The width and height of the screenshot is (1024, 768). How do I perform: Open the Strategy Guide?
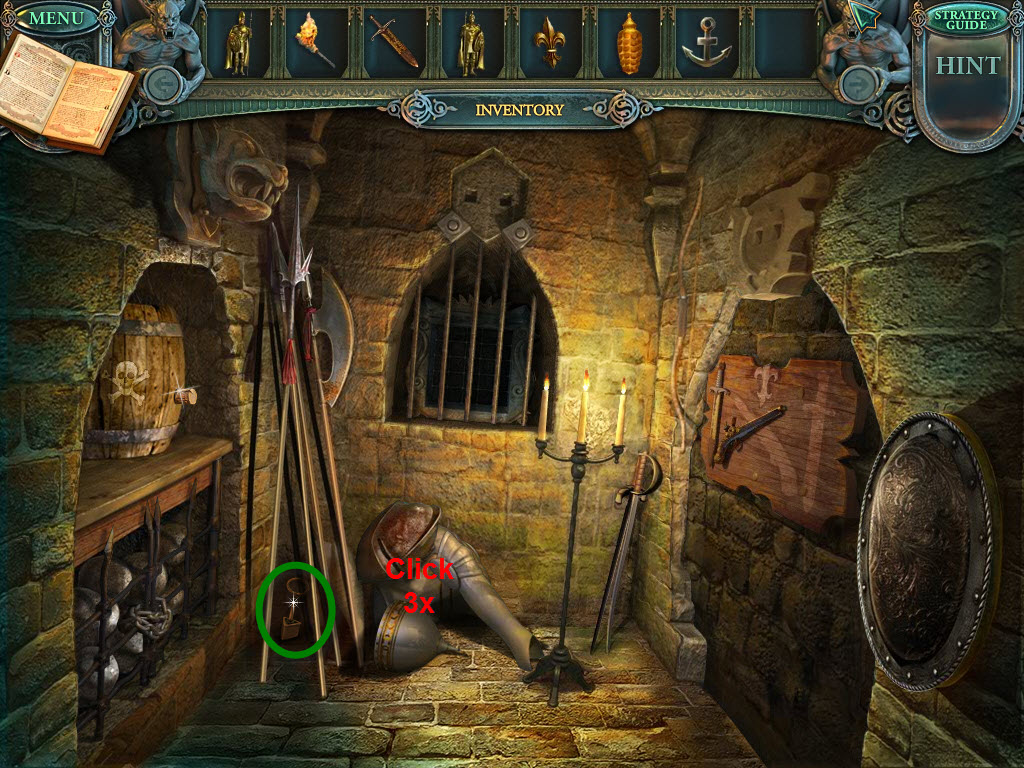point(966,18)
